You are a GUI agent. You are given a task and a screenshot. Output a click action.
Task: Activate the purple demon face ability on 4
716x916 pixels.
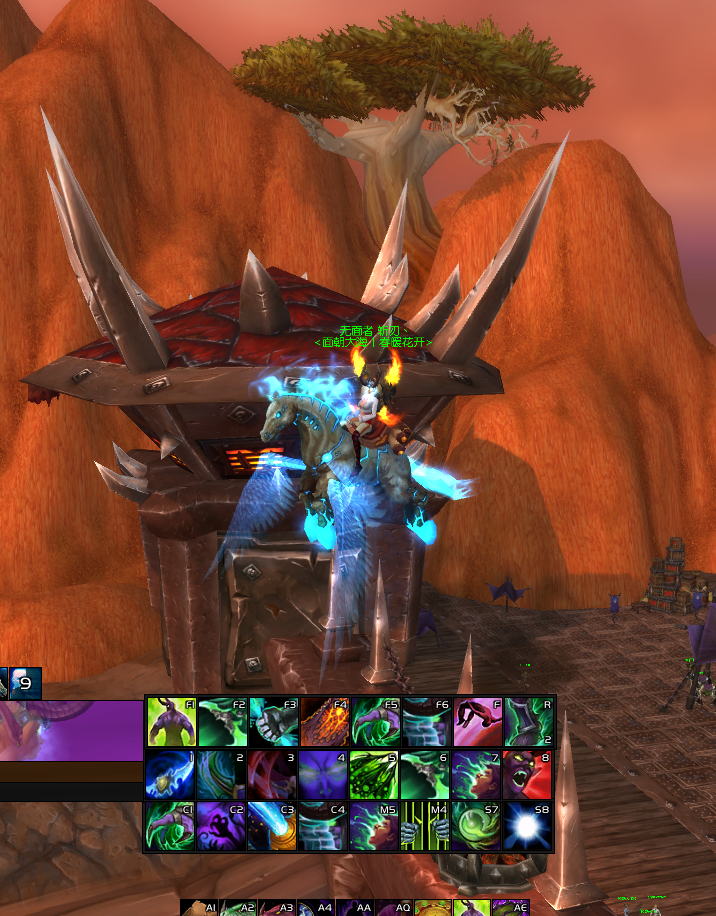tap(325, 774)
